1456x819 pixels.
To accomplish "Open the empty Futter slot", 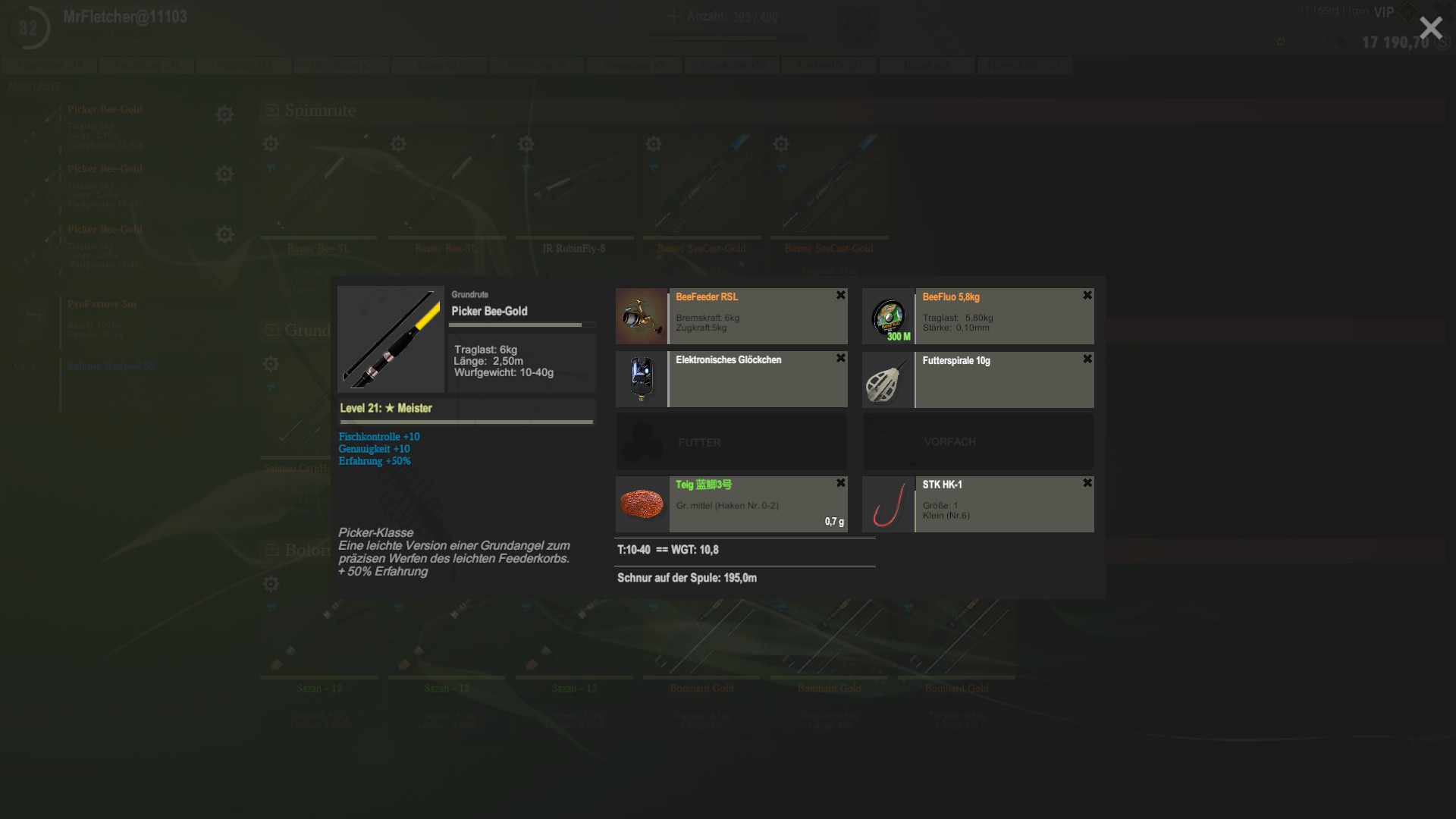I will point(731,442).
